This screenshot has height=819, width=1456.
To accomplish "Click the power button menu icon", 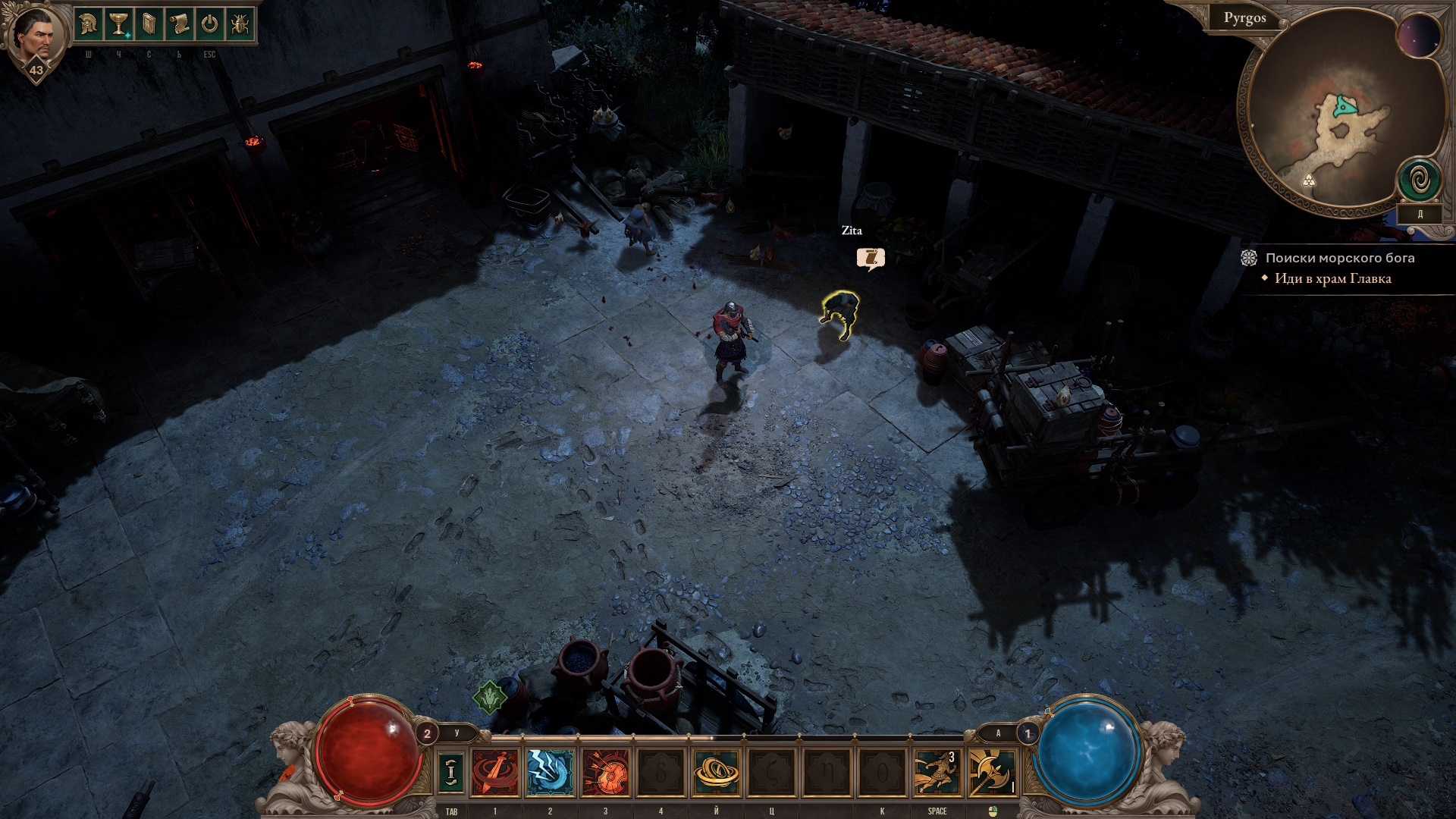I will (209, 25).
